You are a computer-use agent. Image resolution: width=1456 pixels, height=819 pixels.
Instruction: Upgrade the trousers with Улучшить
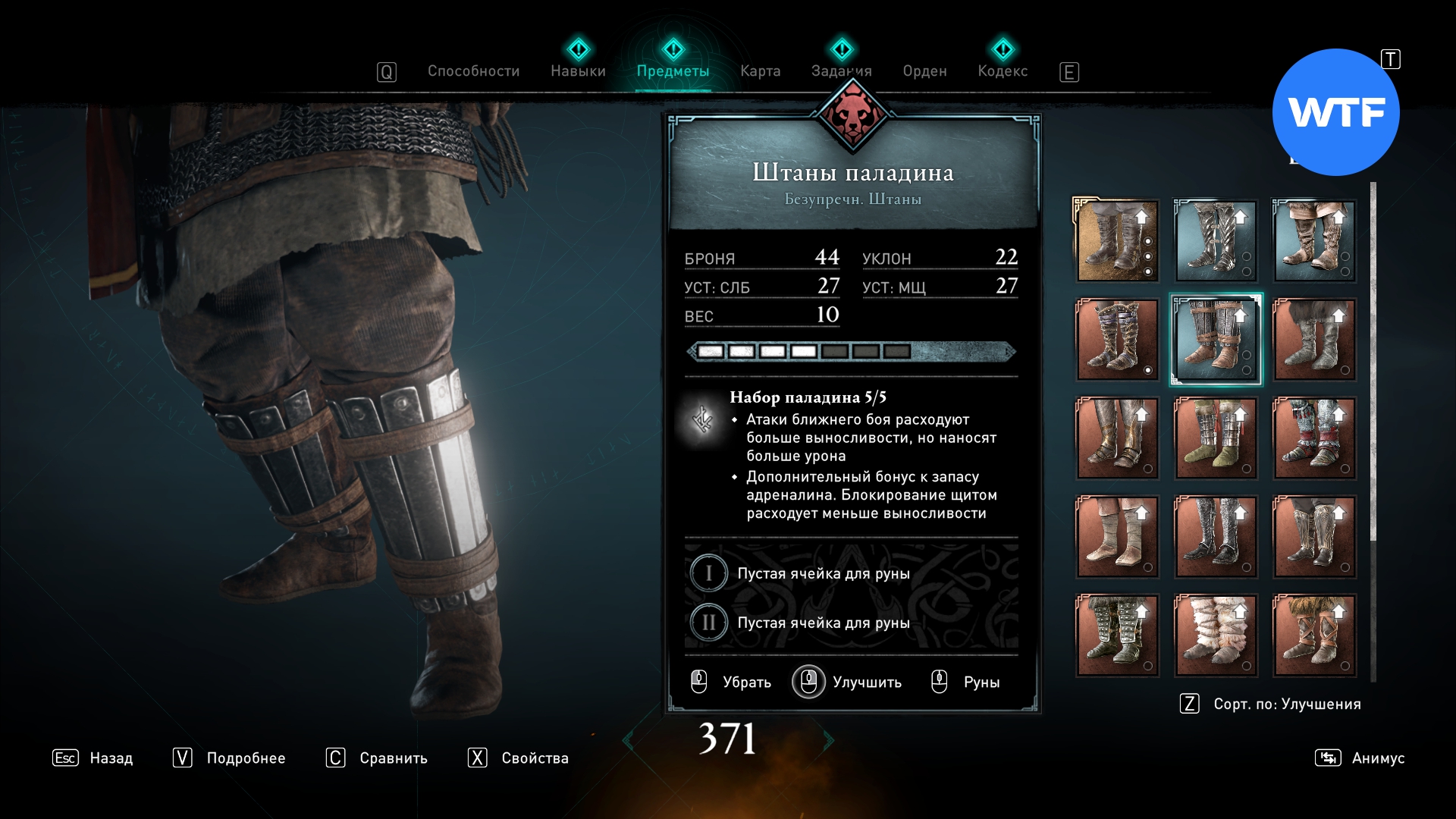[848, 682]
